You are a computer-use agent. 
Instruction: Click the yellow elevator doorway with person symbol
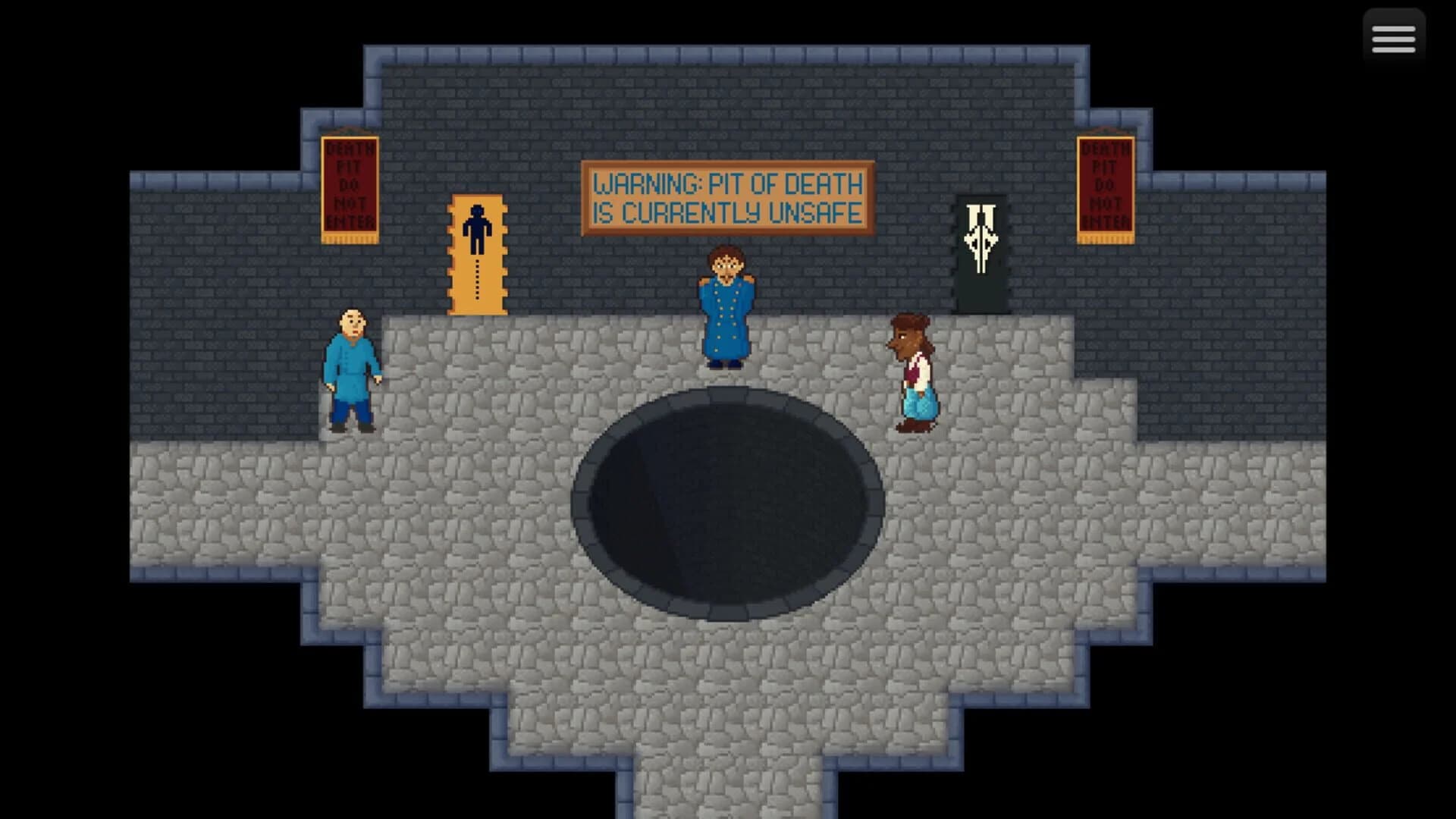tap(477, 254)
